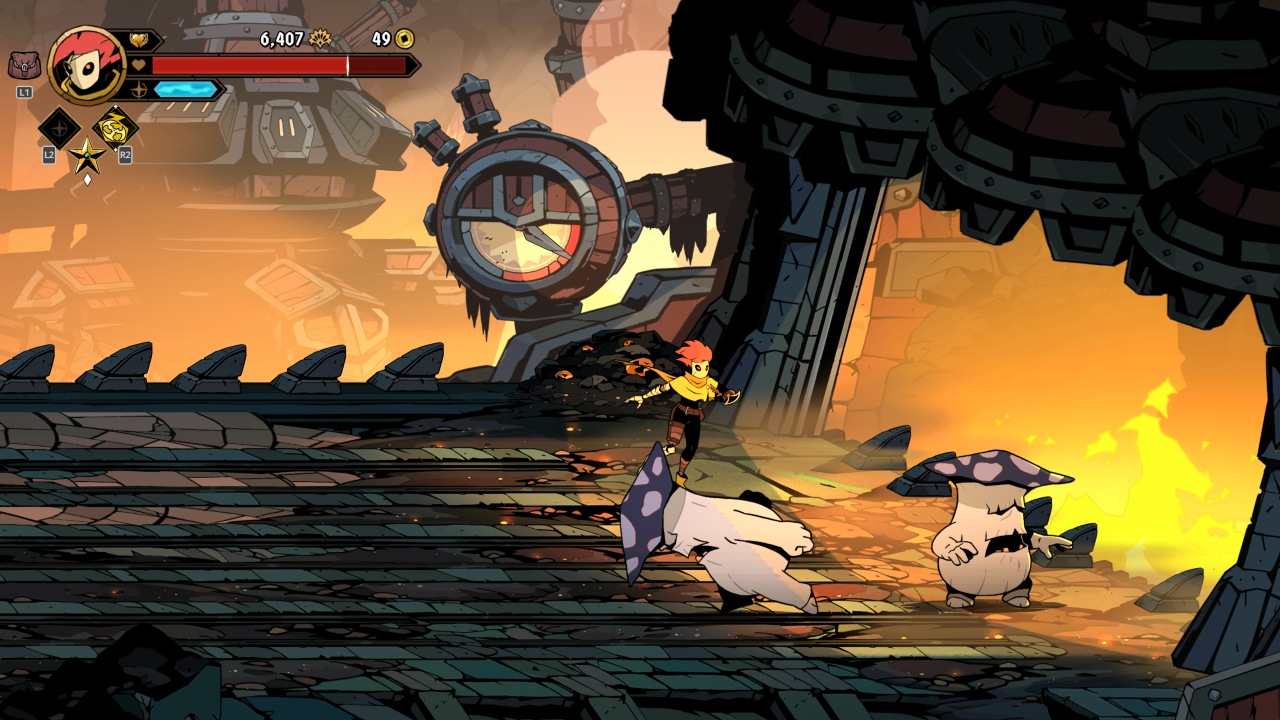Viewport: 1280px width, 720px height.
Task: Activate the golden fist skill icon
Action: (x=115, y=128)
